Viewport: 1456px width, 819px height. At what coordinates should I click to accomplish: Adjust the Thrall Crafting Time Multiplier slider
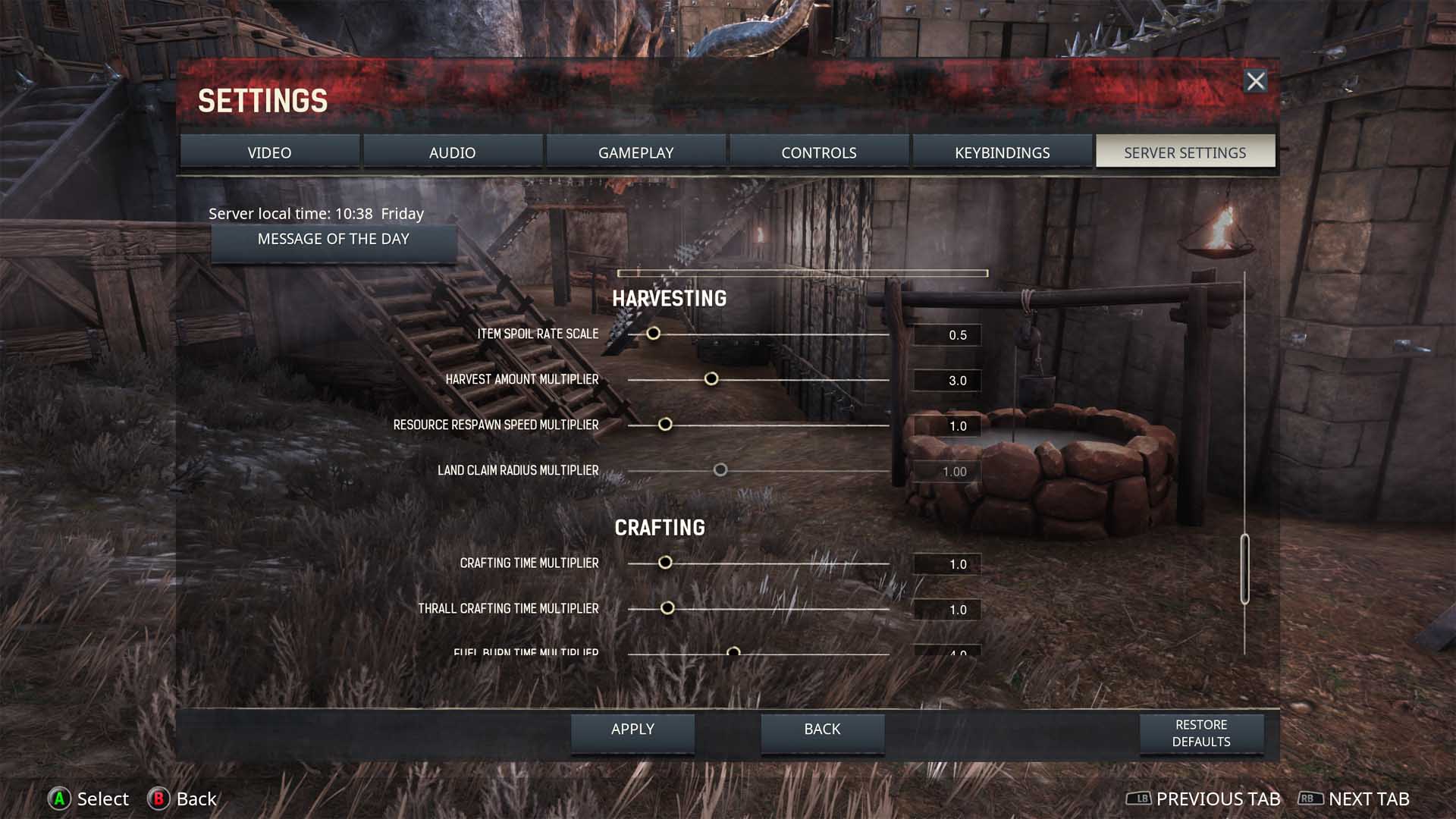tap(667, 608)
